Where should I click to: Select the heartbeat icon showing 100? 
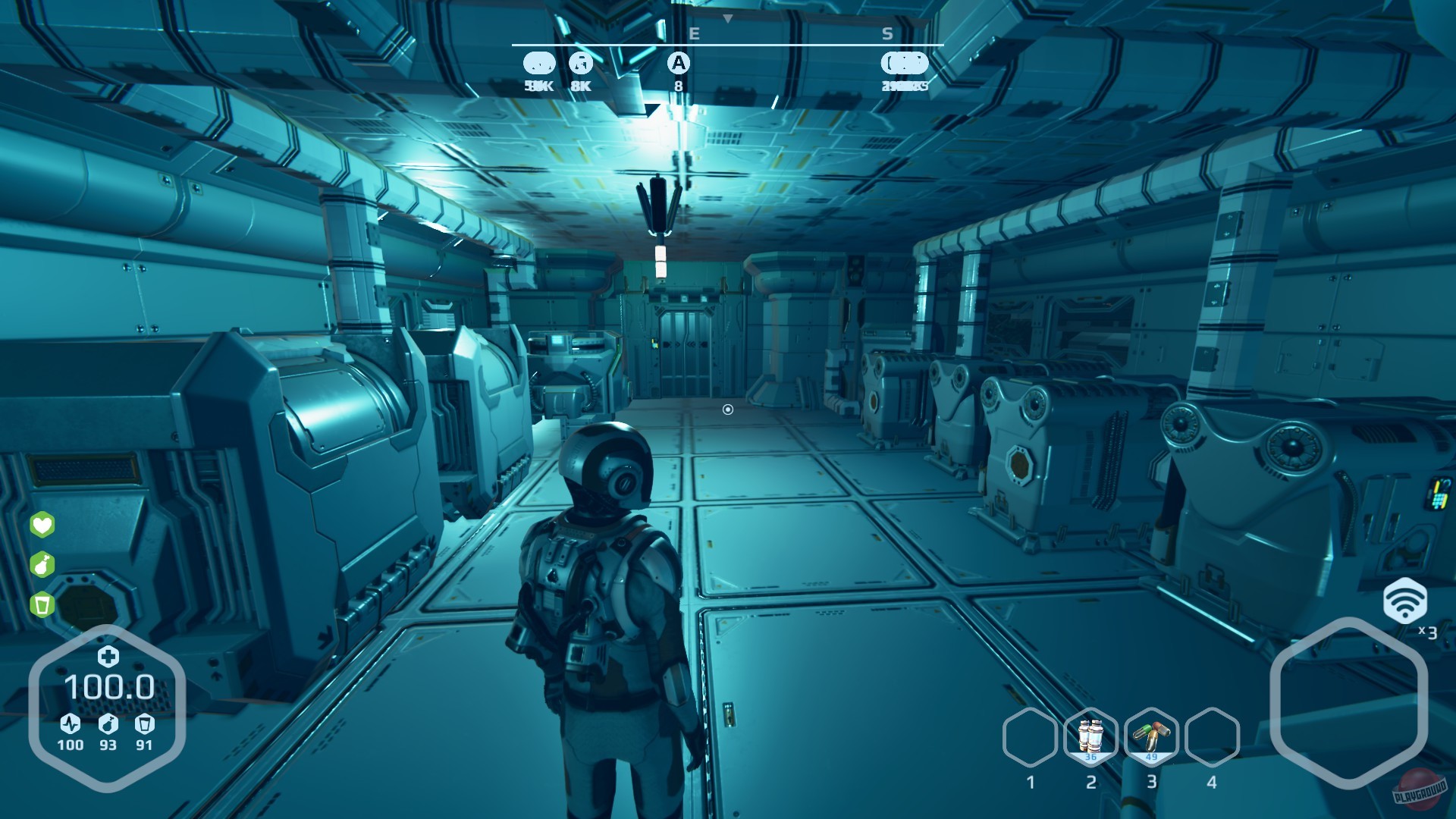point(68,724)
